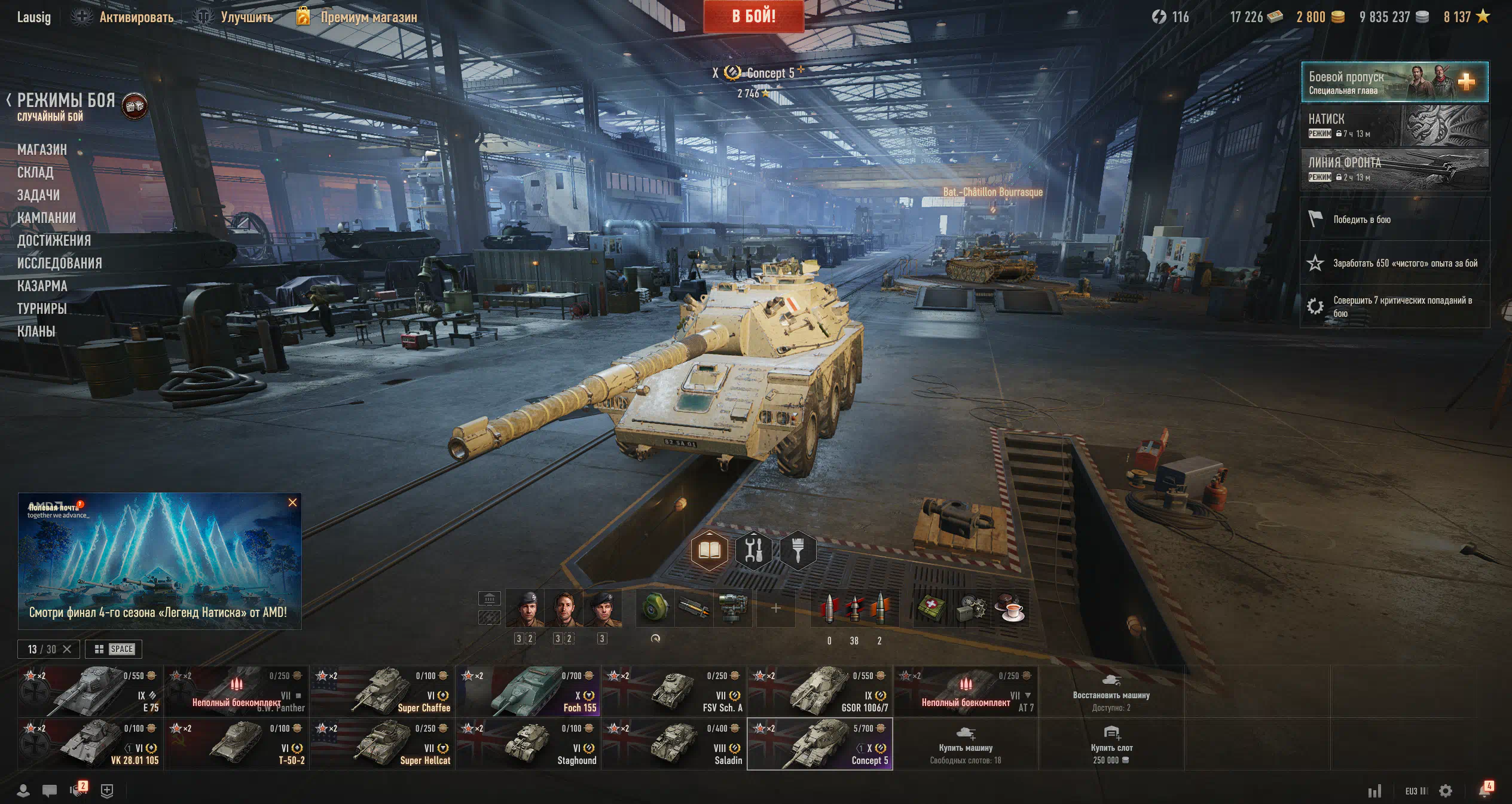Select the НАТИСК game mode
Screen dimensions: 1512x804
(x=1394, y=126)
